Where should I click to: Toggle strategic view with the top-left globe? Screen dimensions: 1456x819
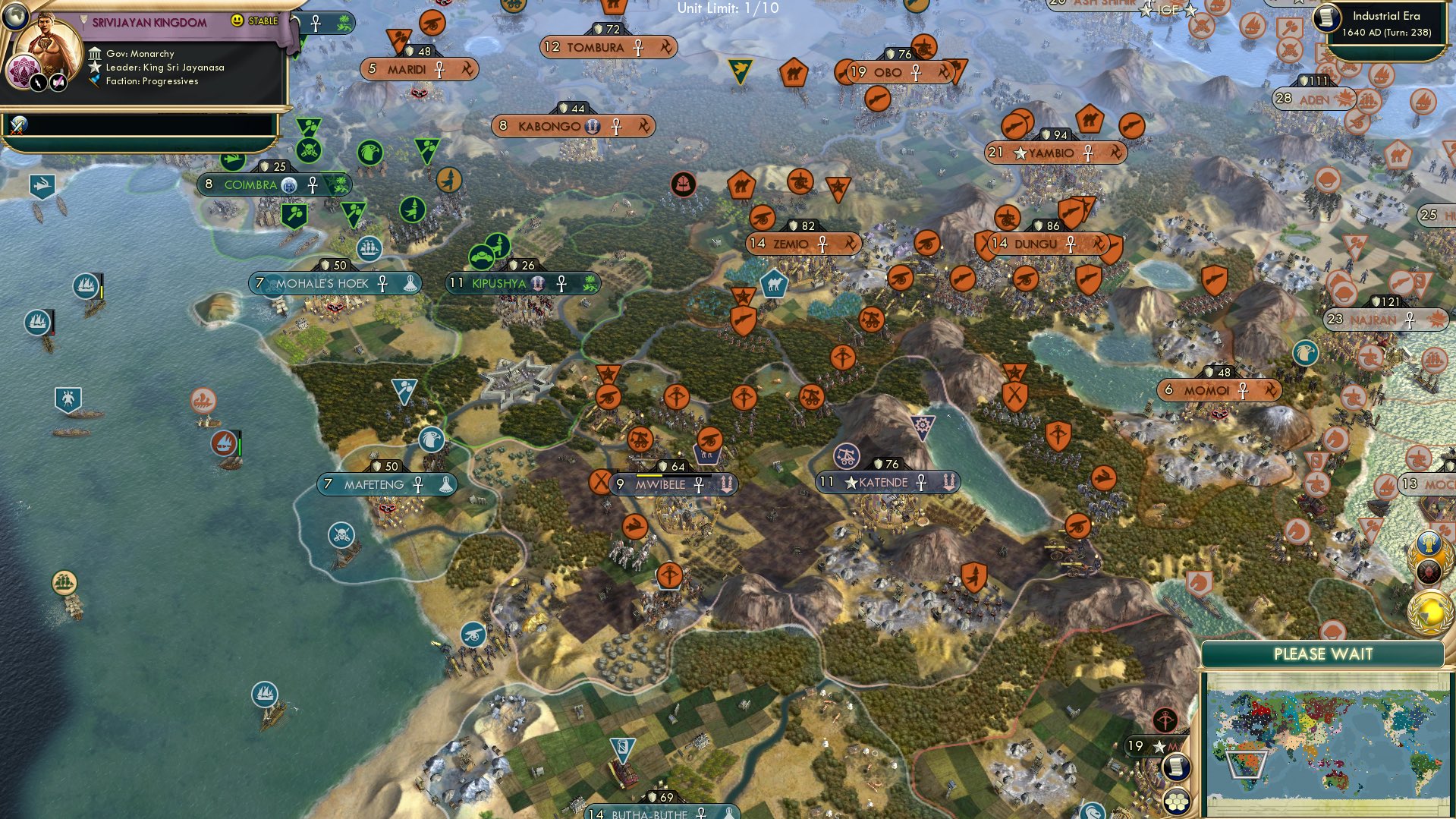point(16,16)
